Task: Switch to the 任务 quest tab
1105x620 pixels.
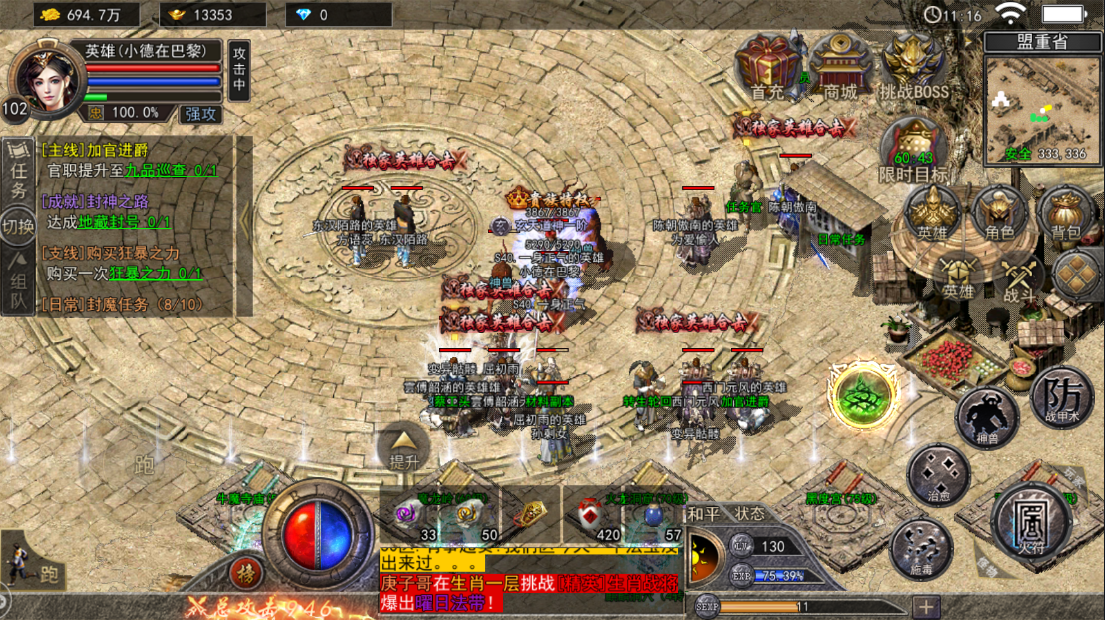Action: click(18, 167)
